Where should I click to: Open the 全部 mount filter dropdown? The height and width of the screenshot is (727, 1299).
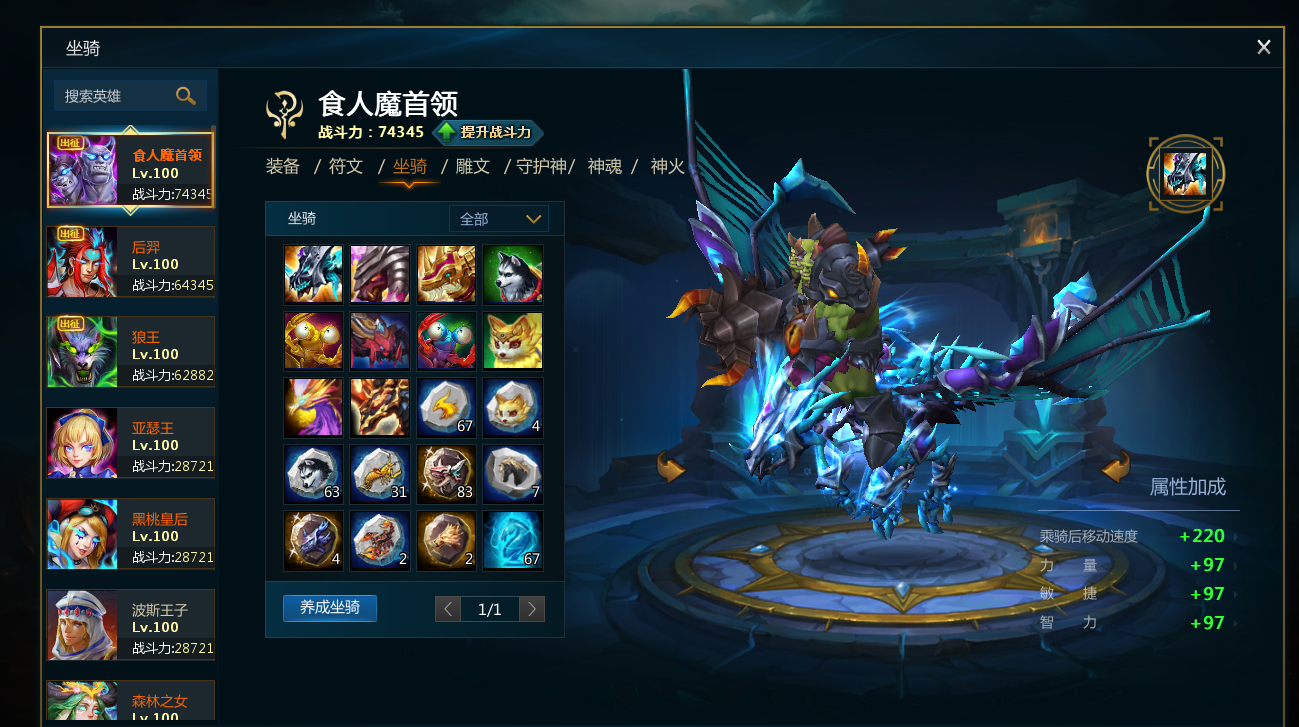[499, 219]
